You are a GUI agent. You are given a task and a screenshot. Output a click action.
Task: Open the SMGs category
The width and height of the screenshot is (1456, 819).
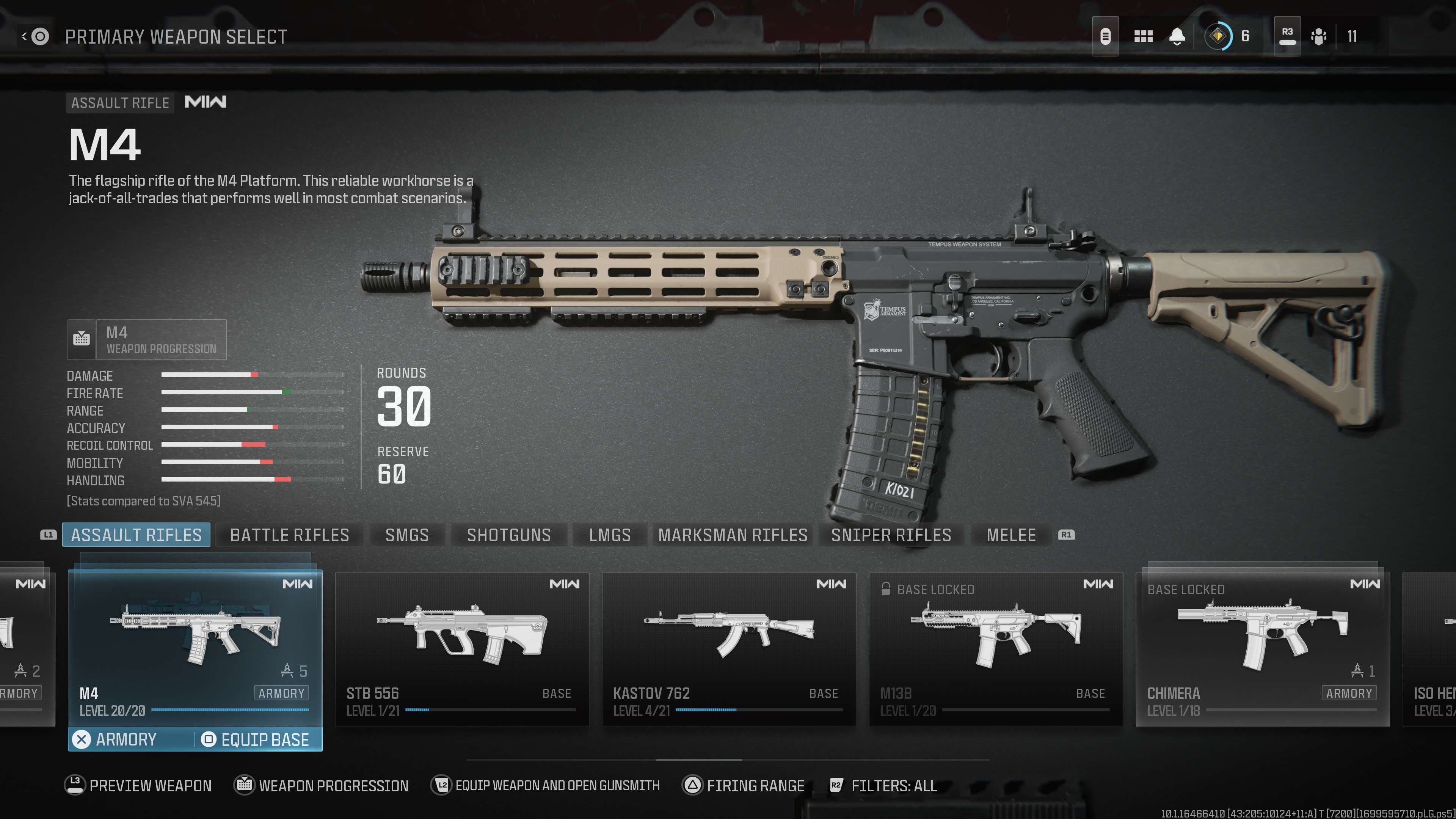407,535
